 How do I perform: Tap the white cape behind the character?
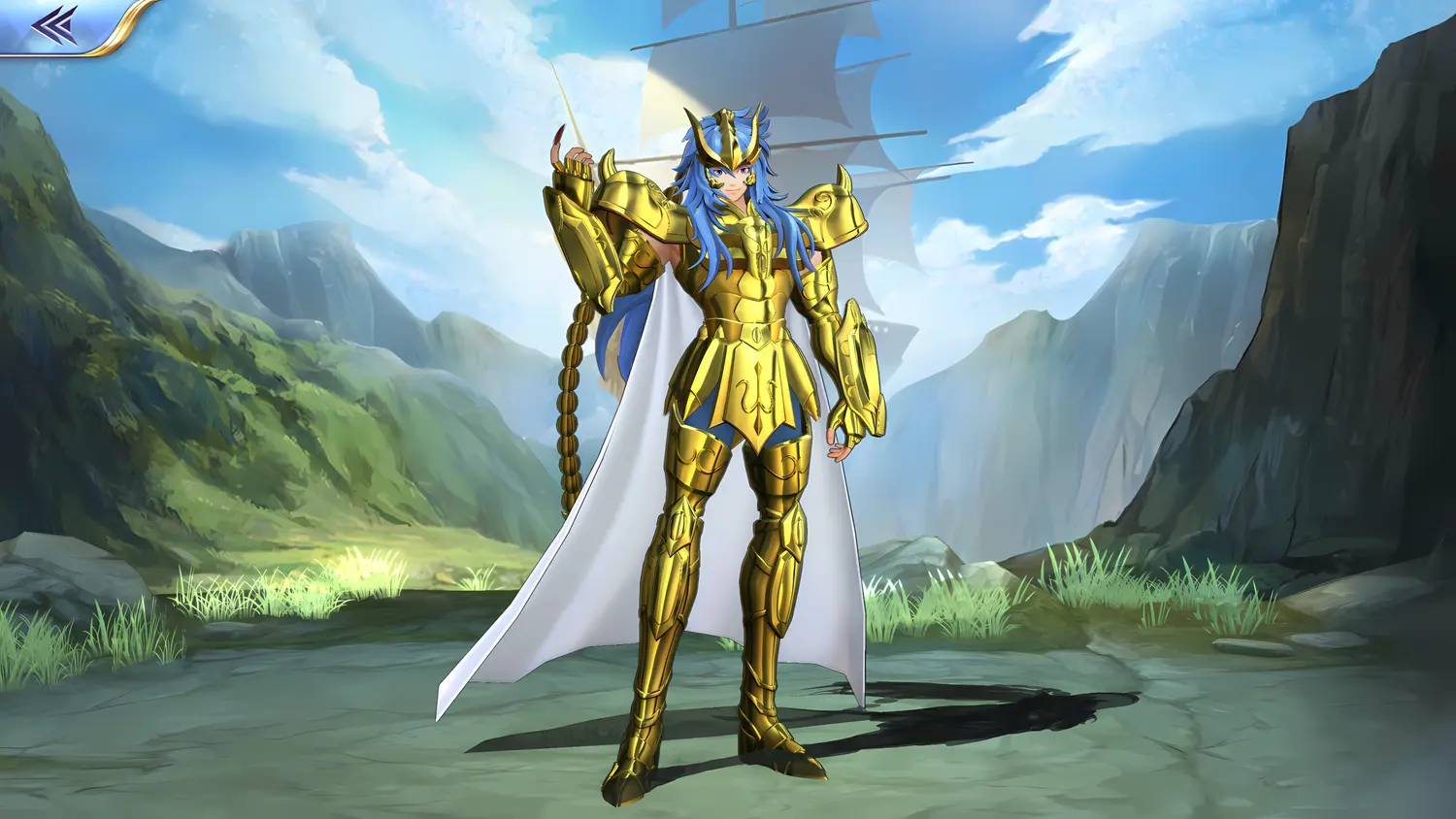602,582
